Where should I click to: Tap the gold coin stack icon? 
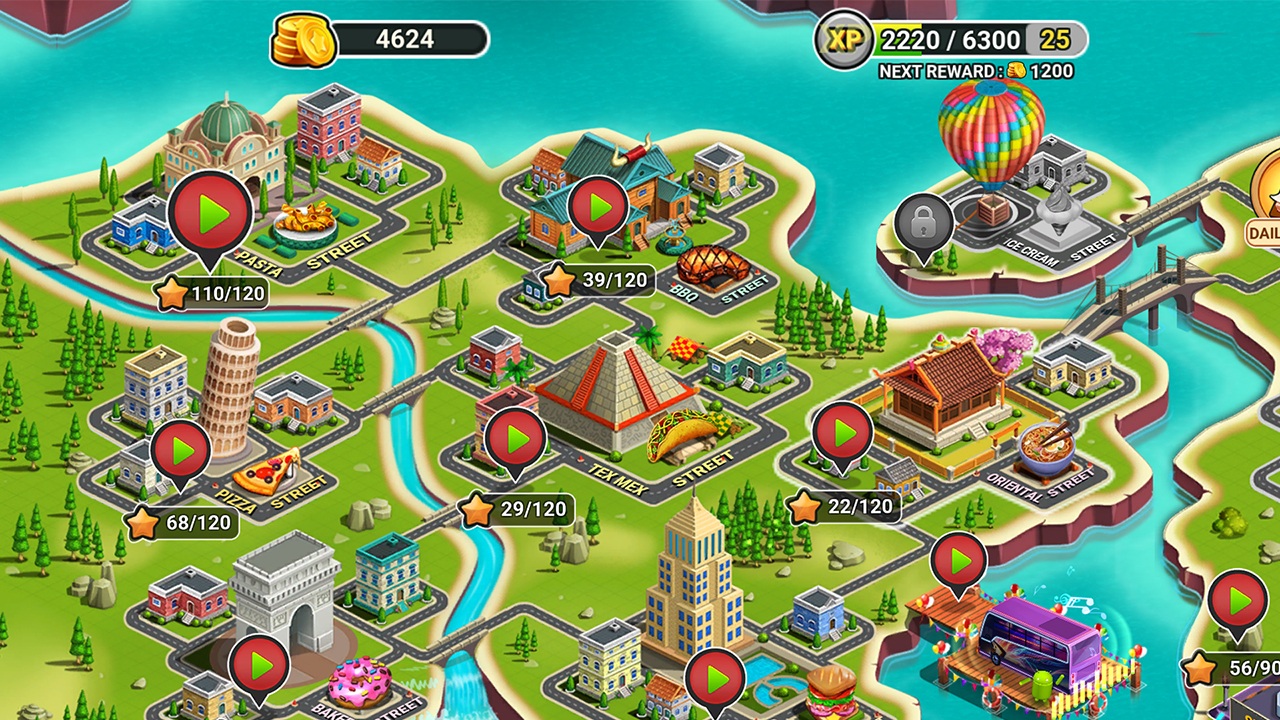coord(305,38)
